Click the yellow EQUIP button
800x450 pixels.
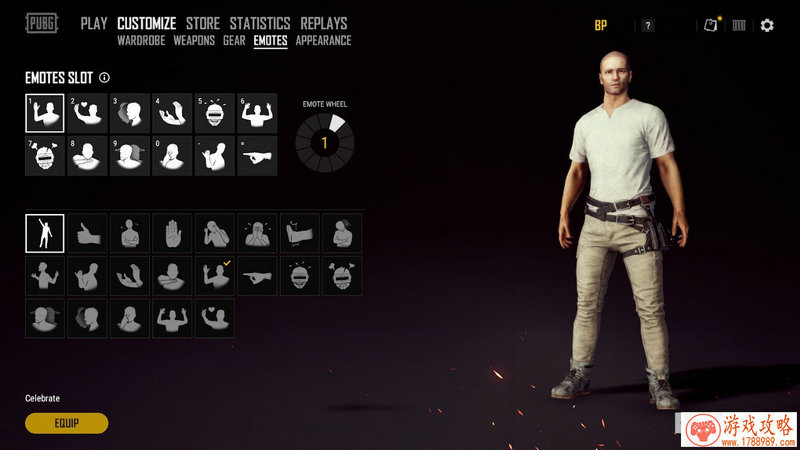[x=66, y=423]
